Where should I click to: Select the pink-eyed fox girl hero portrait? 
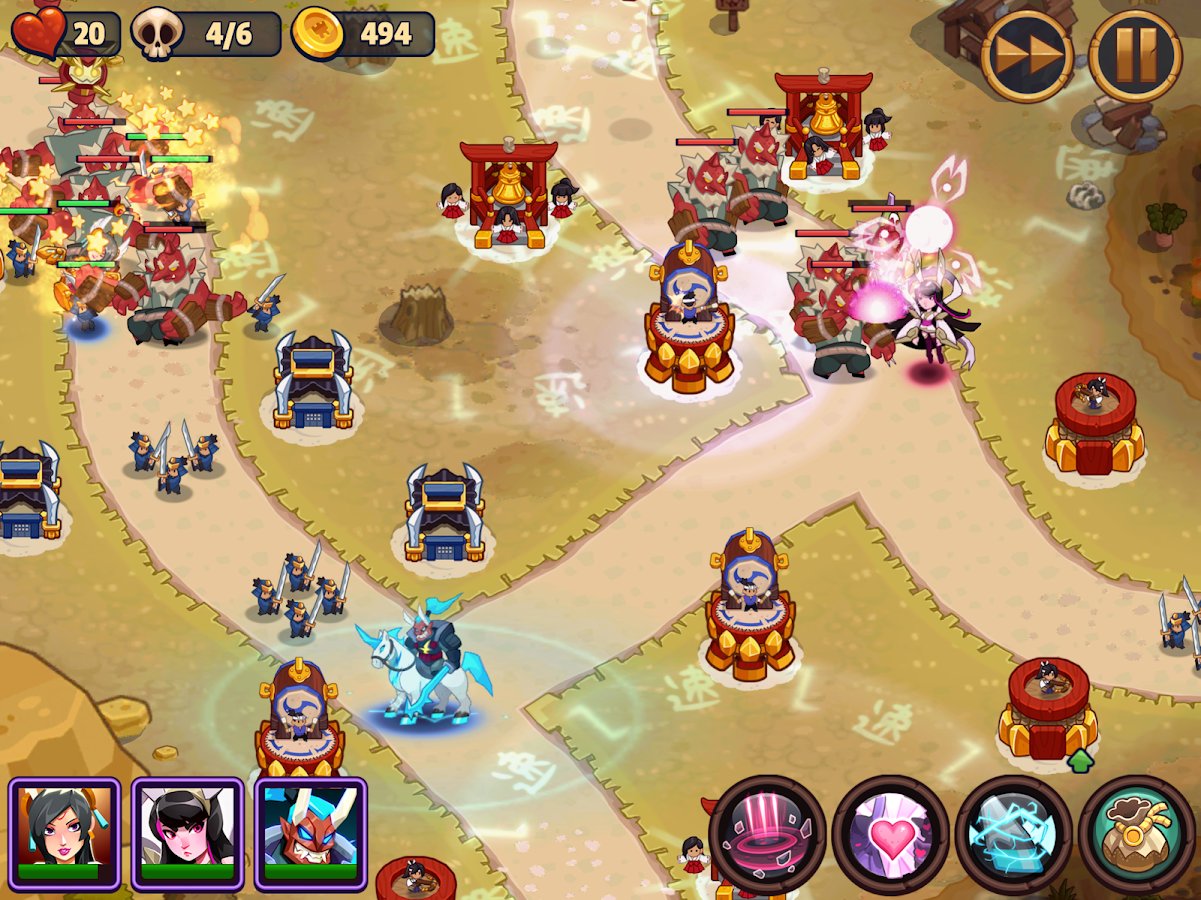pyautogui.click(x=188, y=833)
